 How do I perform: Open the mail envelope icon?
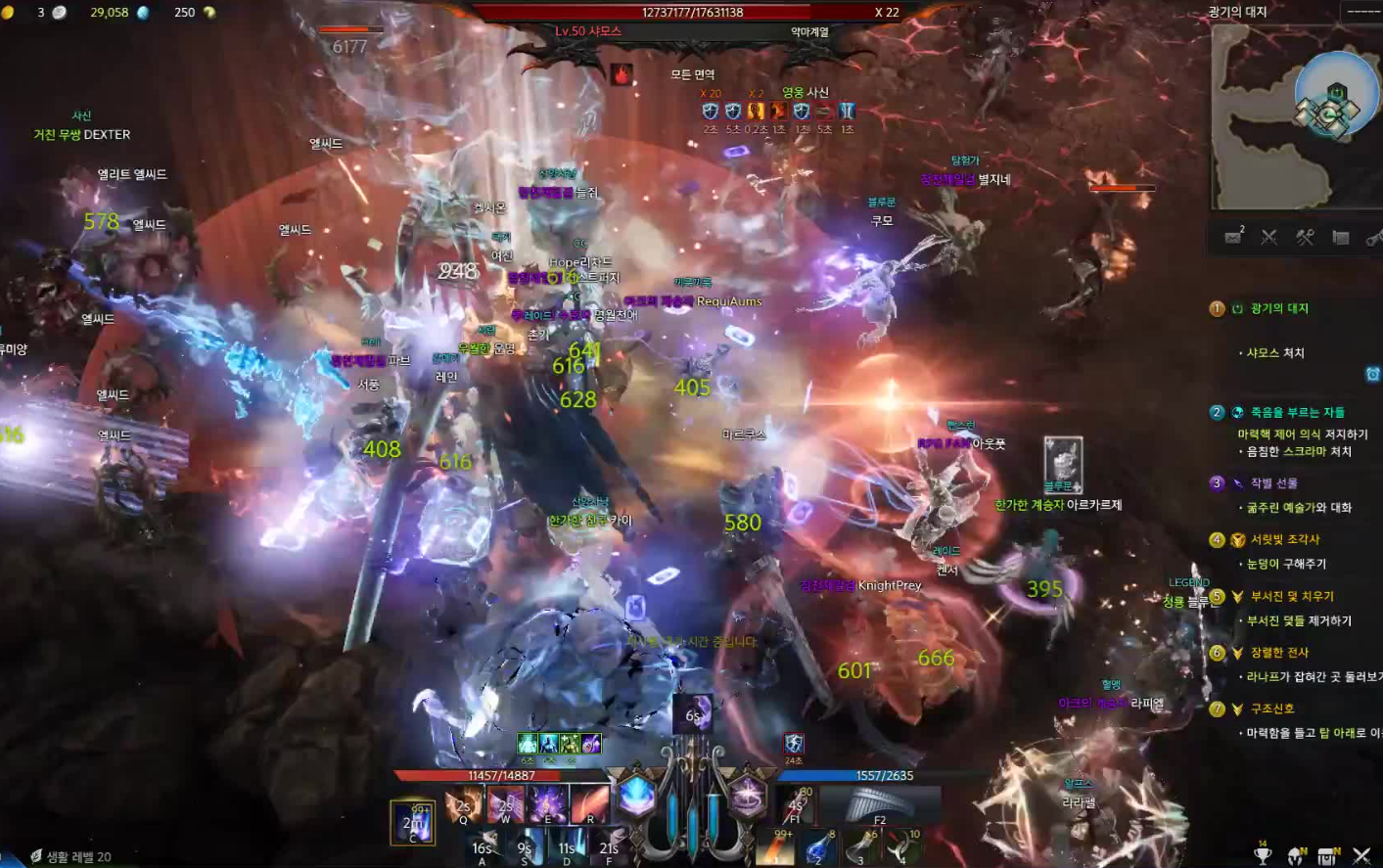(1233, 237)
